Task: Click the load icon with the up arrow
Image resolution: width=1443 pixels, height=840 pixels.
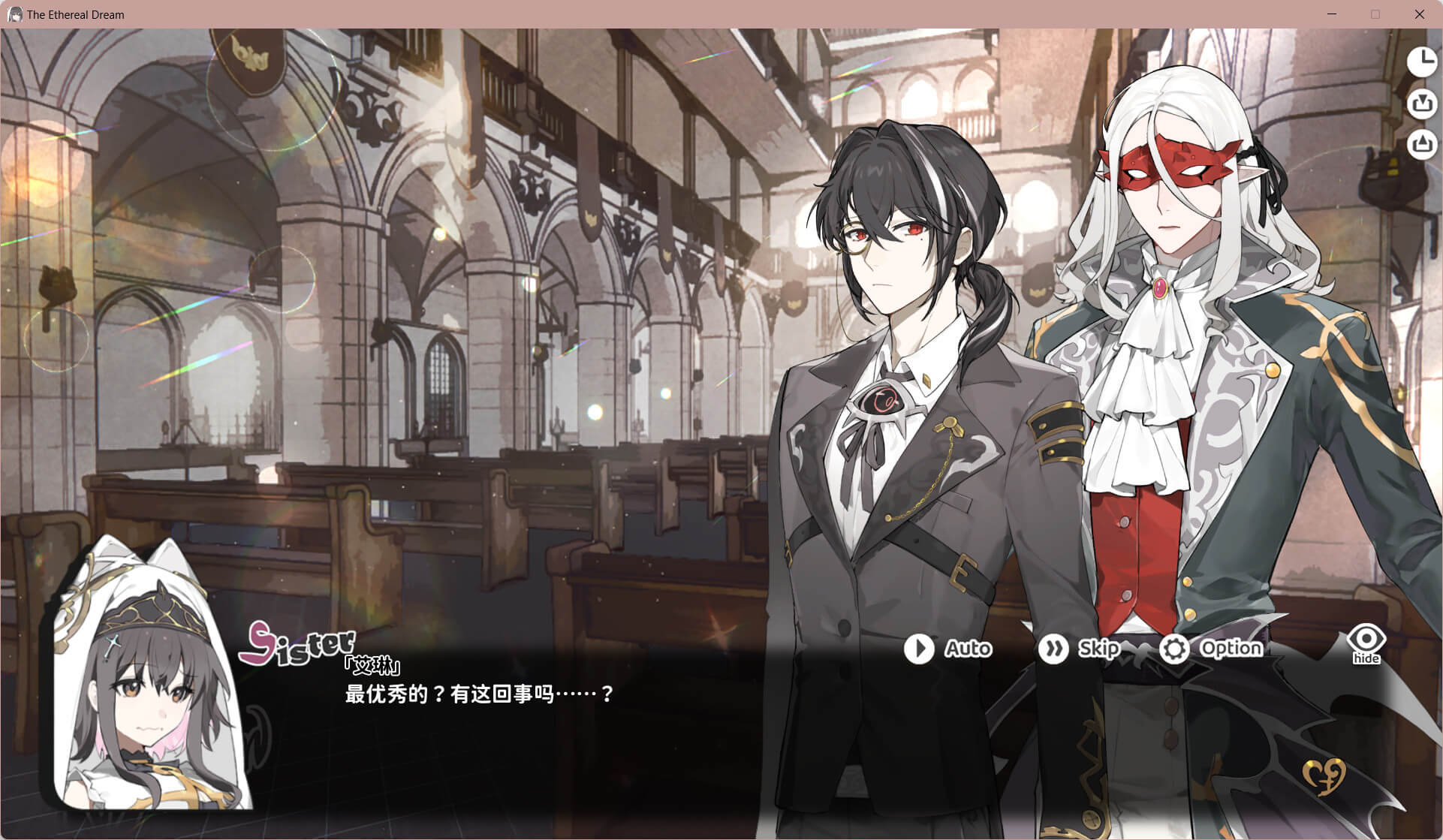Action: (1421, 144)
